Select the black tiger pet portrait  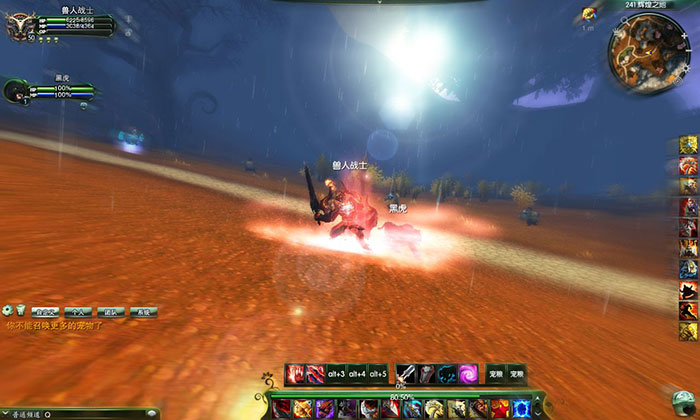coord(15,91)
